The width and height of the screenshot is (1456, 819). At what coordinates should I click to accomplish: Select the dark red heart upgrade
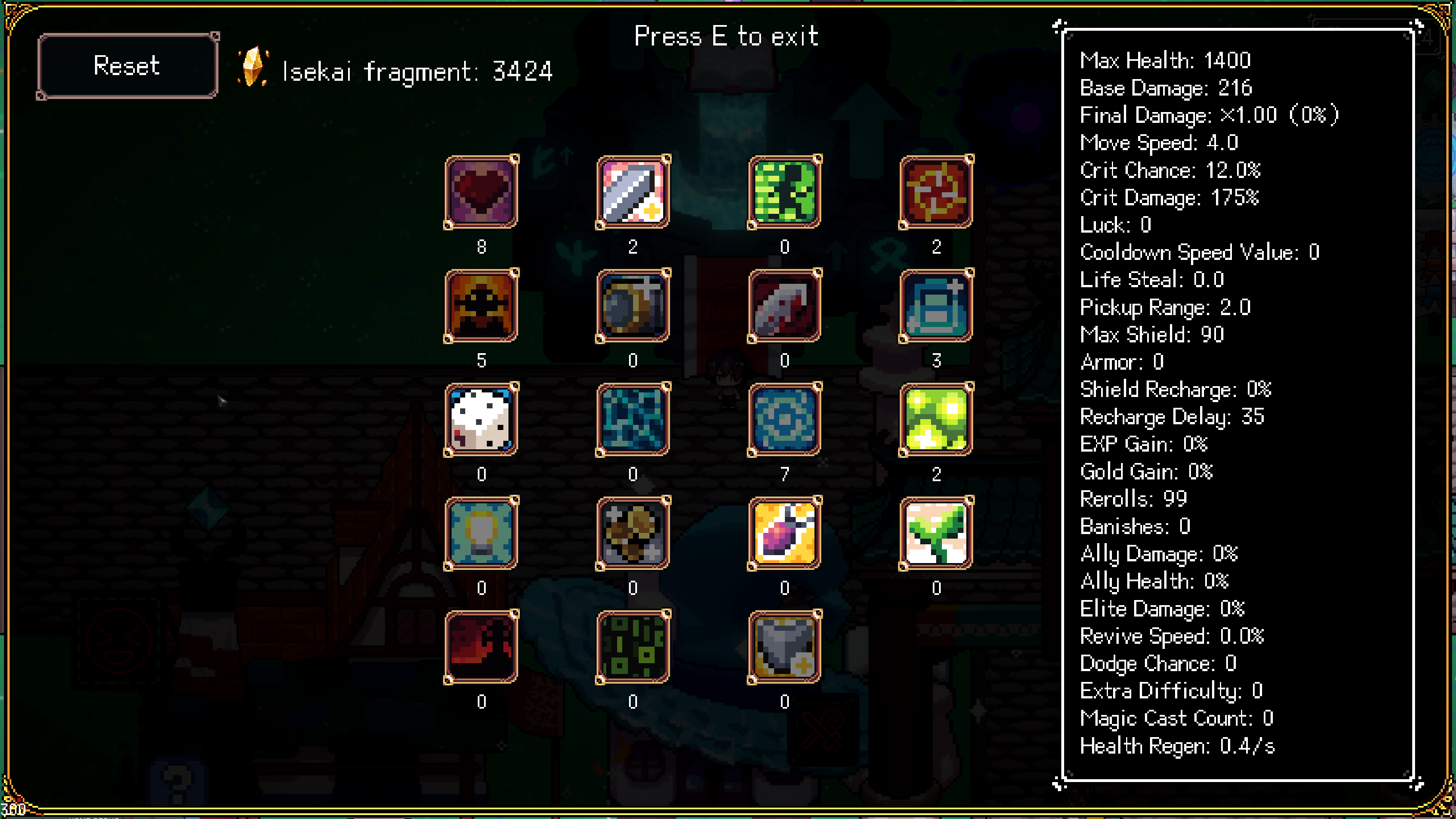tap(481, 192)
